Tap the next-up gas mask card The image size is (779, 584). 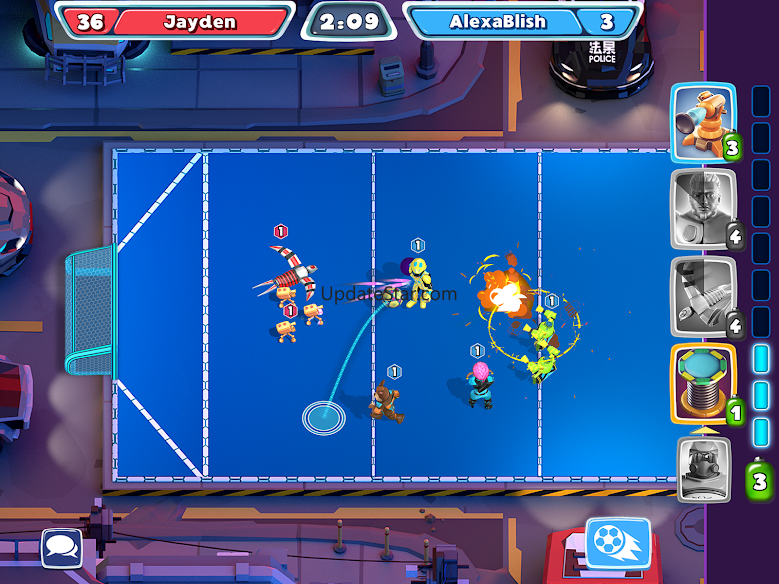[x=704, y=469]
